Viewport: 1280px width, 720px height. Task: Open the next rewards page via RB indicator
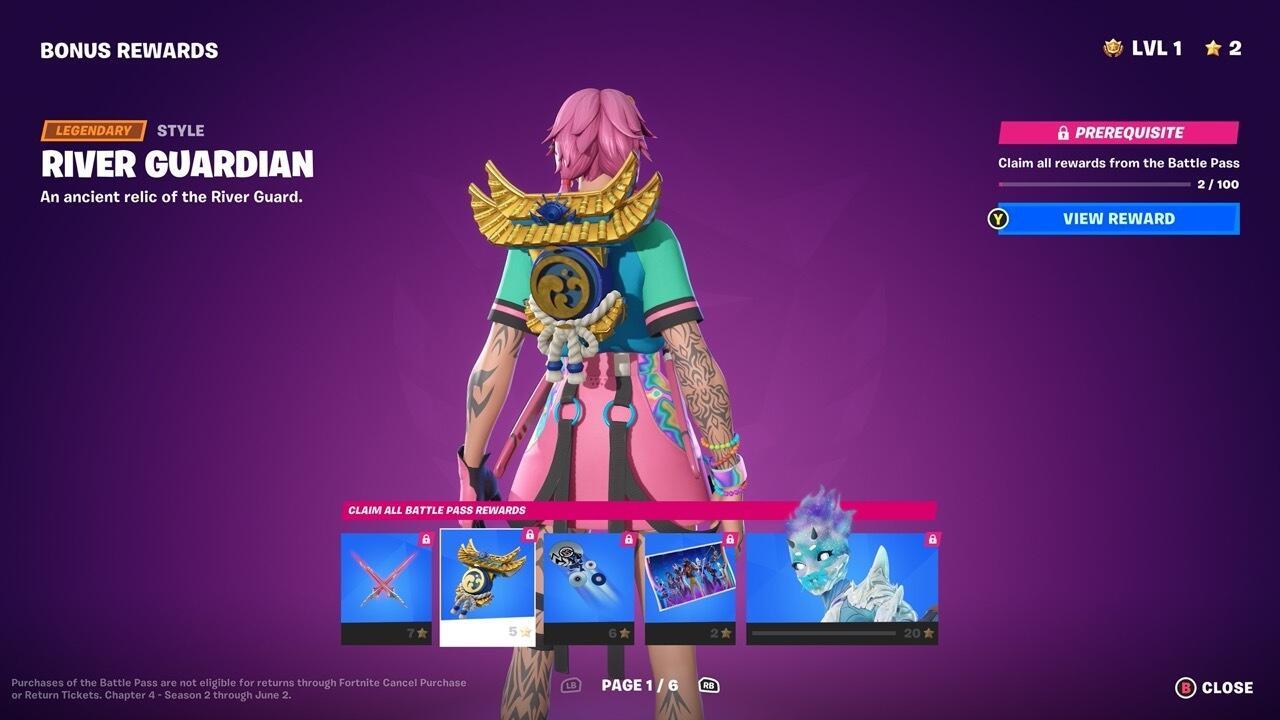pyautogui.click(x=707, y=686)
